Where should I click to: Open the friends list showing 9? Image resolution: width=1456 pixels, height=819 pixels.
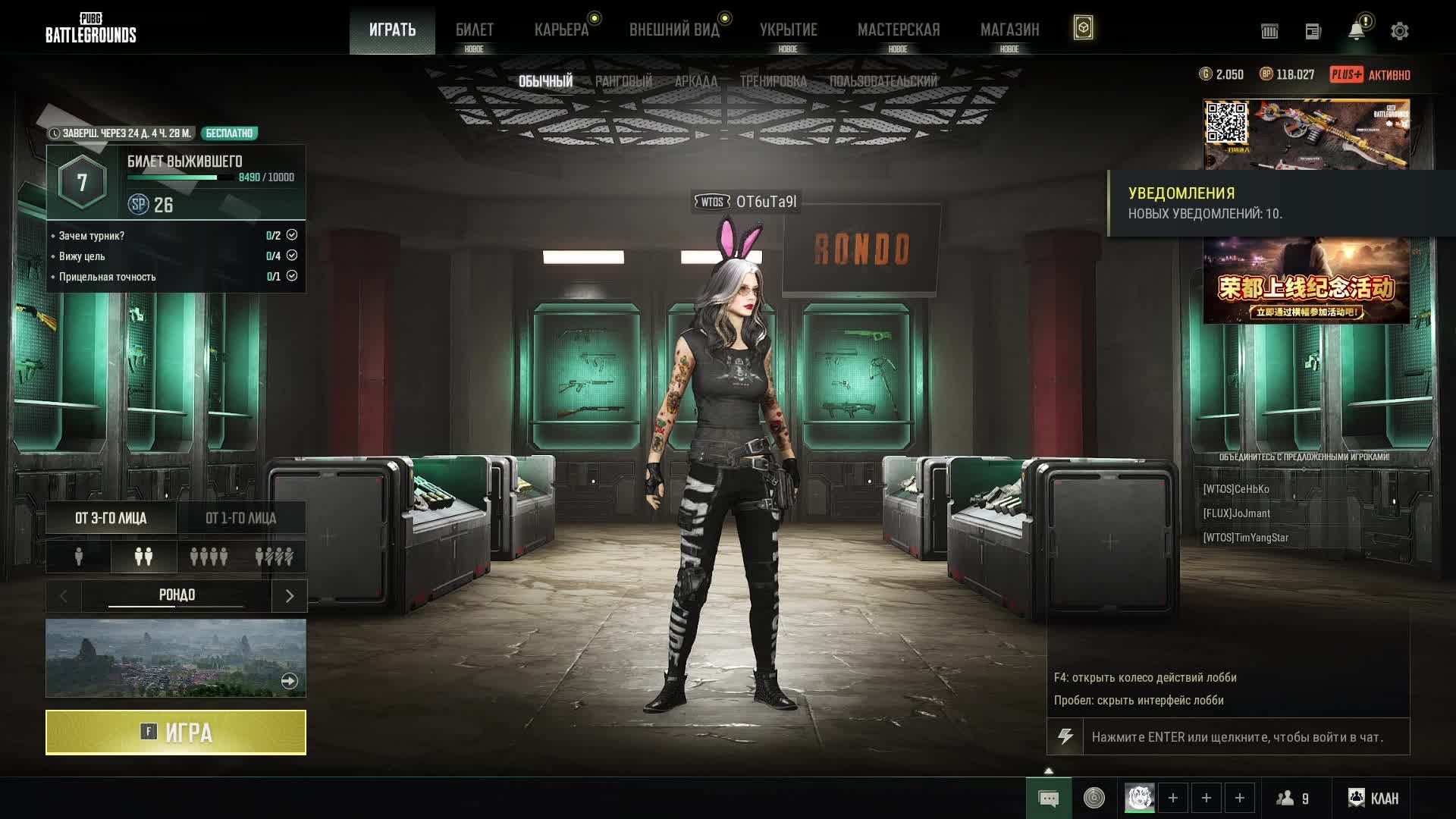pos(1293,798)
